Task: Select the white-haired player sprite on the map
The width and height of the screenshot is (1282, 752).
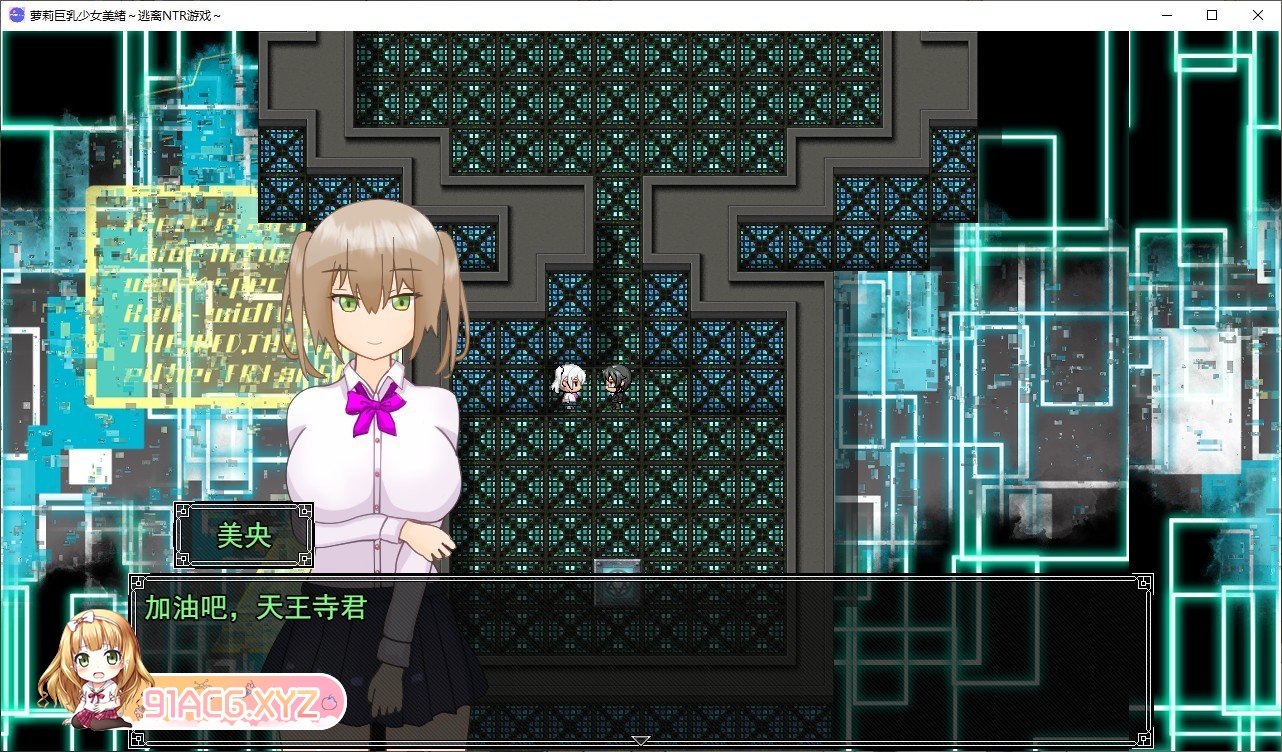Action: (x=567, y=385)
